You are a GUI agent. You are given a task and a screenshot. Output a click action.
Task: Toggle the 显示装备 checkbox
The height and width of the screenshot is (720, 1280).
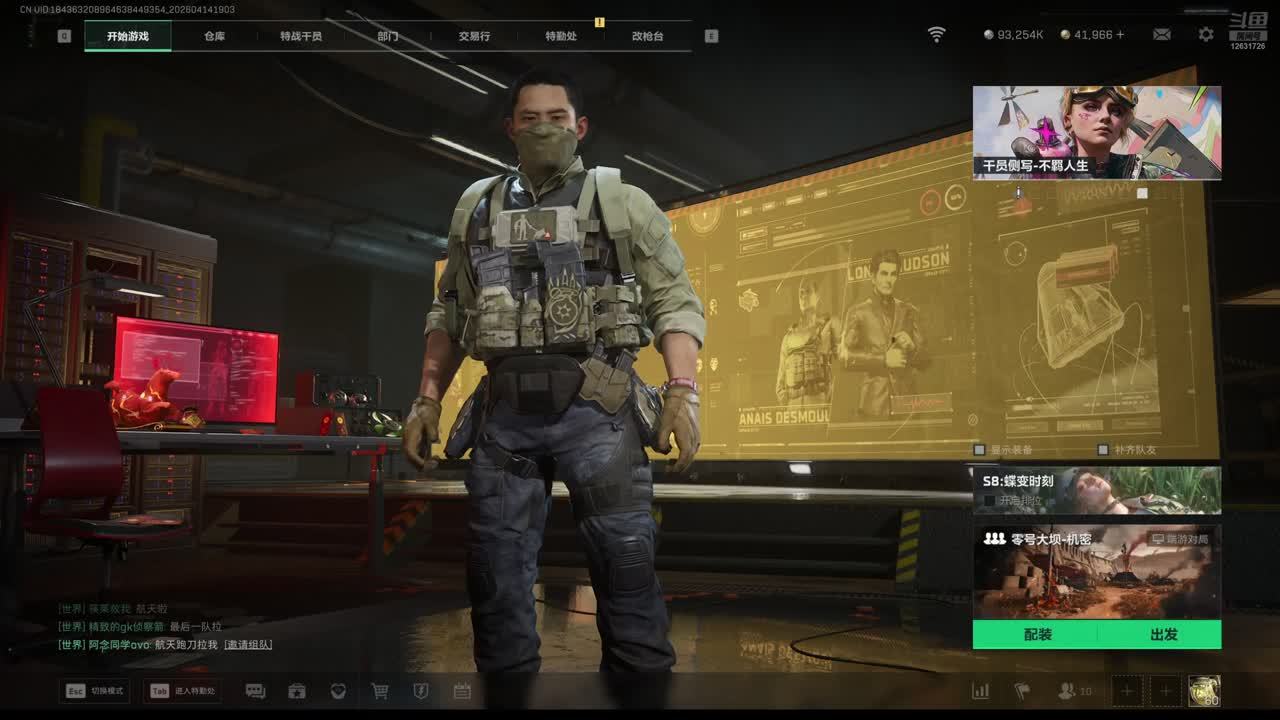point(980,450)
